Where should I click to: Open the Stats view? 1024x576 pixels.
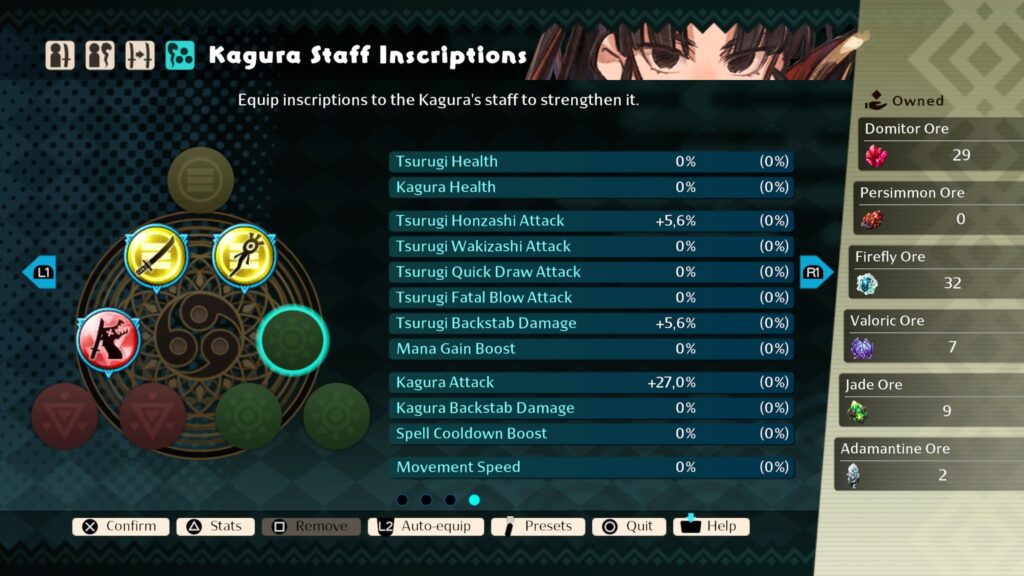(215, 526)
